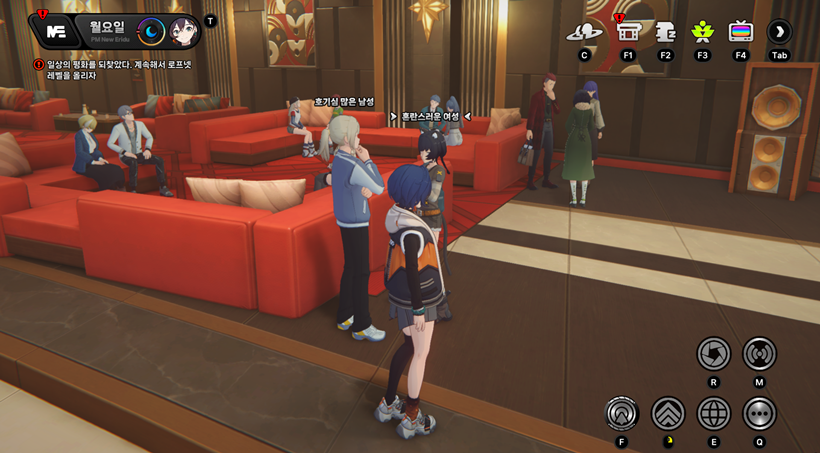Click the moon time-of-day dial
The image size is (820, 453).
pyautogui.click(x=151, y=32)
